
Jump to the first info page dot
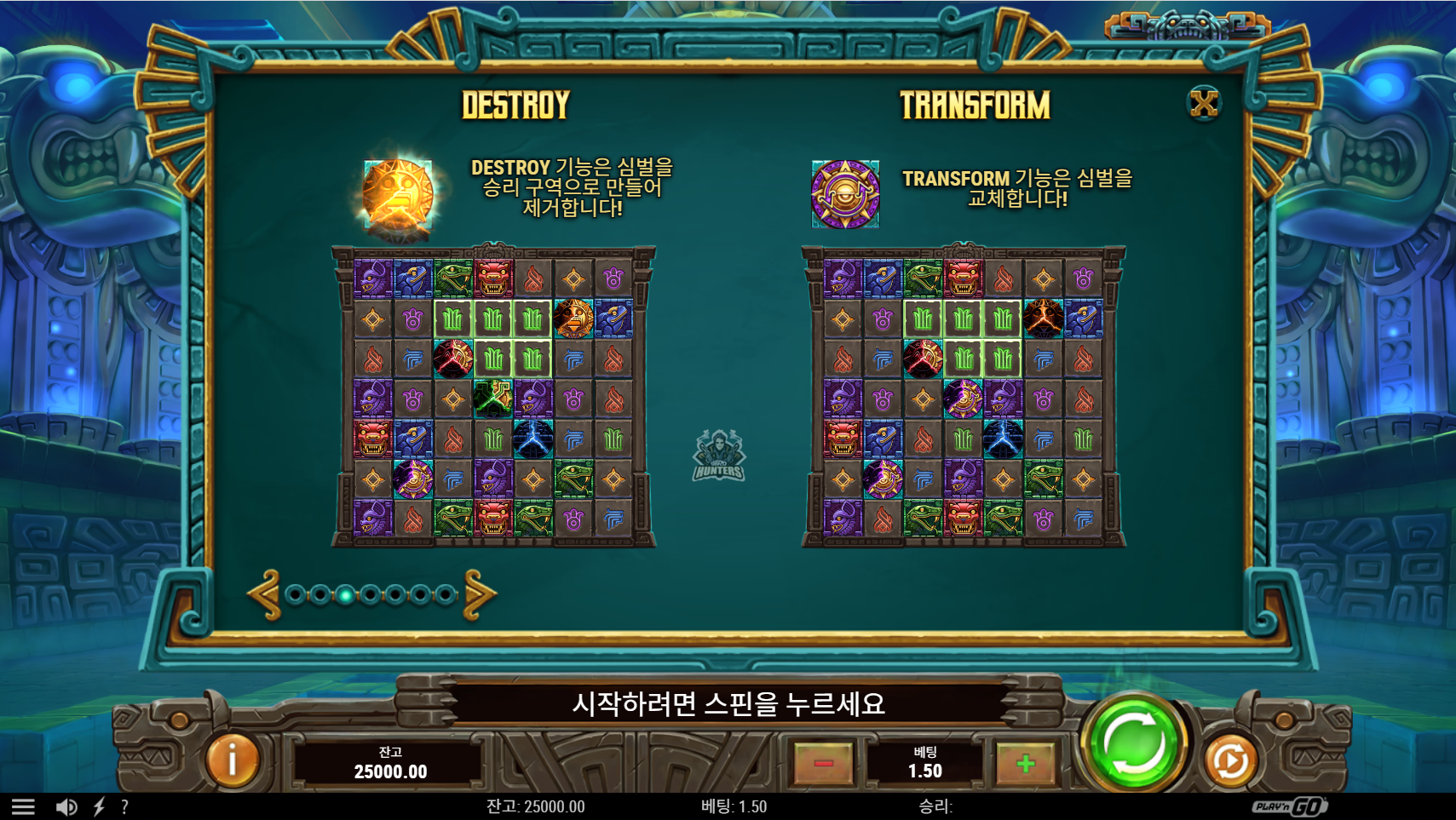tap(295, 594)
